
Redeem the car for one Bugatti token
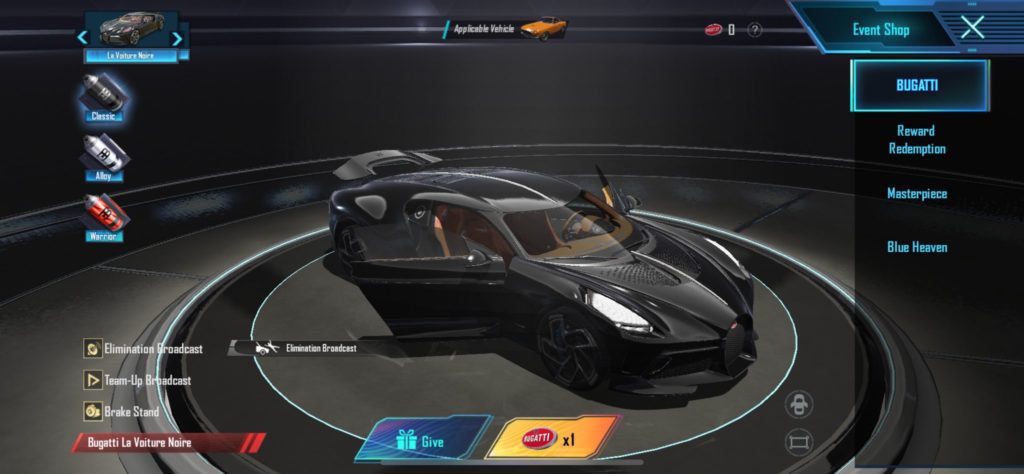[x=552, y=439]
